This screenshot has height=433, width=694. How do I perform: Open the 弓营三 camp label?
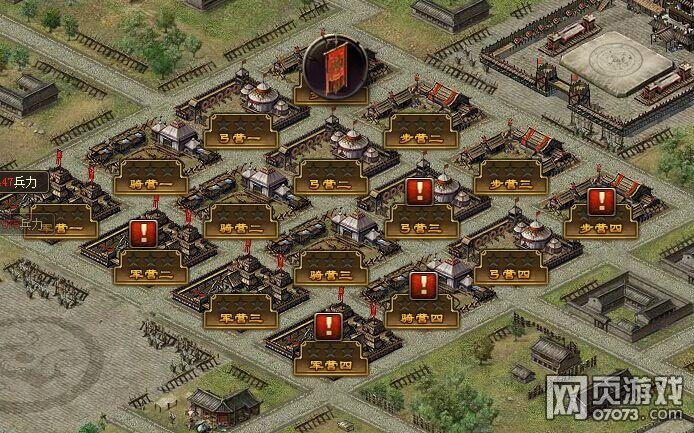click(x=421, y=224)
